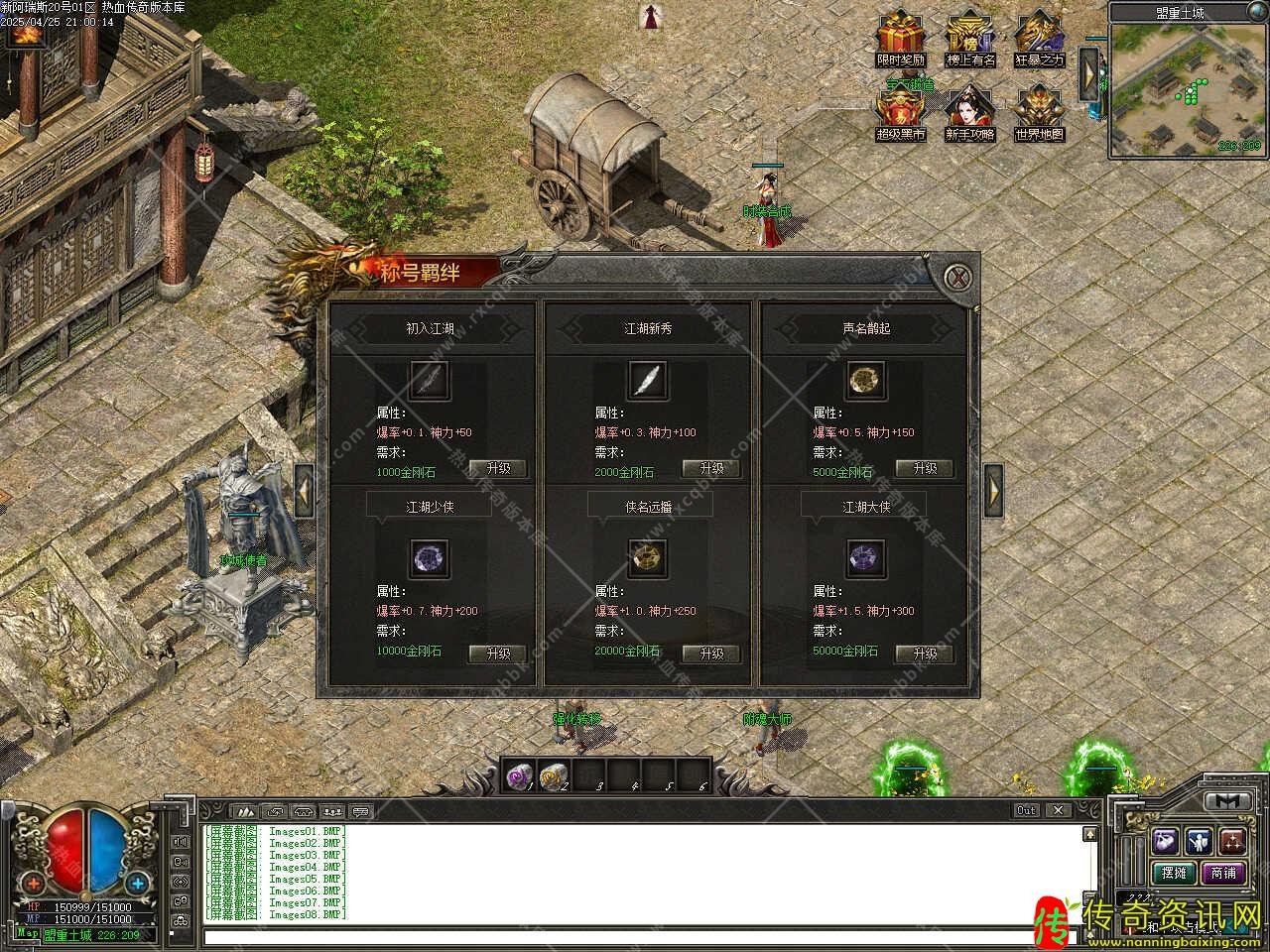This screenshot has width=1270, height=952.
Task: Upgrade the 江湖大侠 title
Action: pyautogui.click(x=925, y=653)
